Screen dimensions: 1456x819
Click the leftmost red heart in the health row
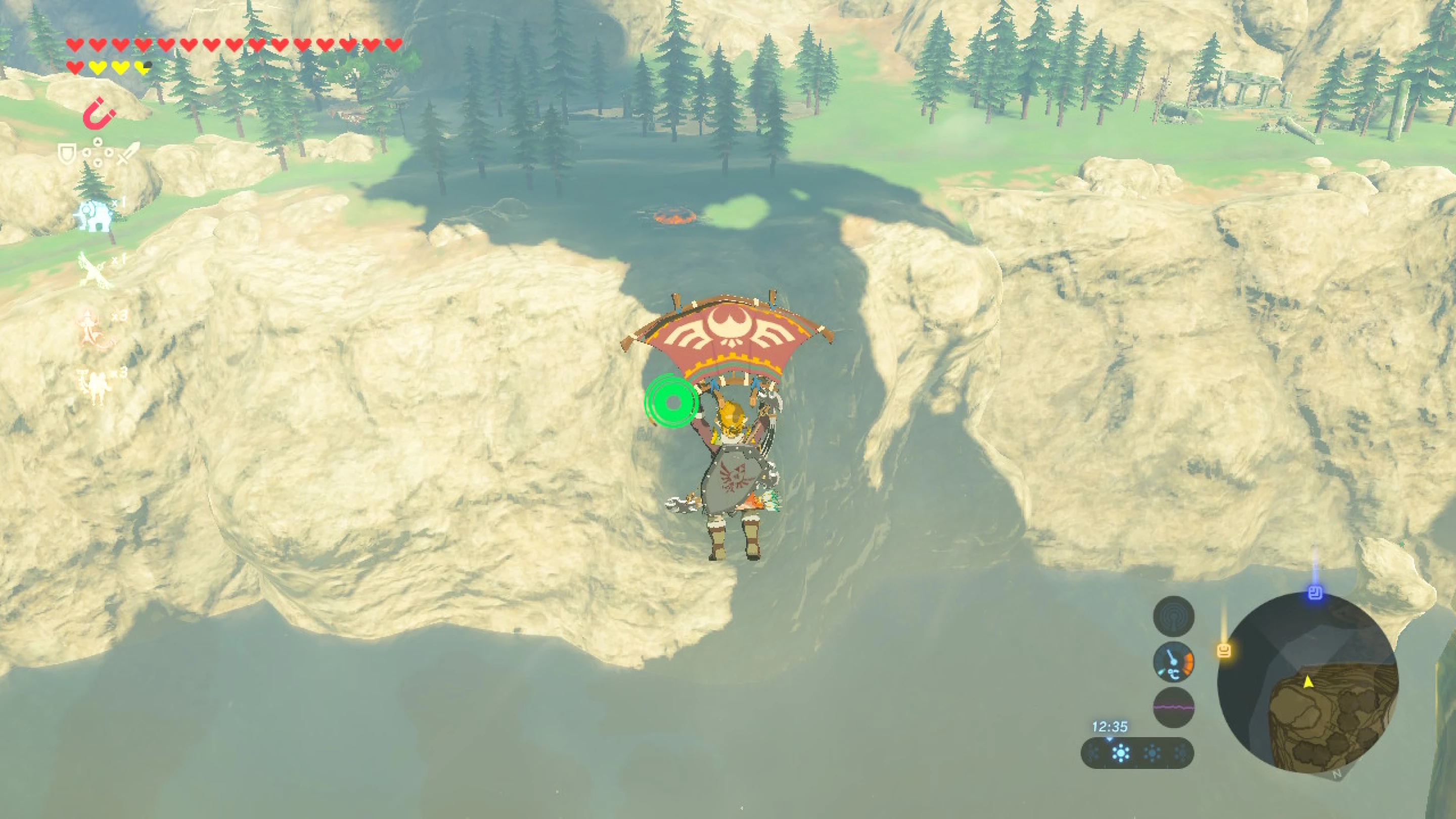[x=74, y=43]
